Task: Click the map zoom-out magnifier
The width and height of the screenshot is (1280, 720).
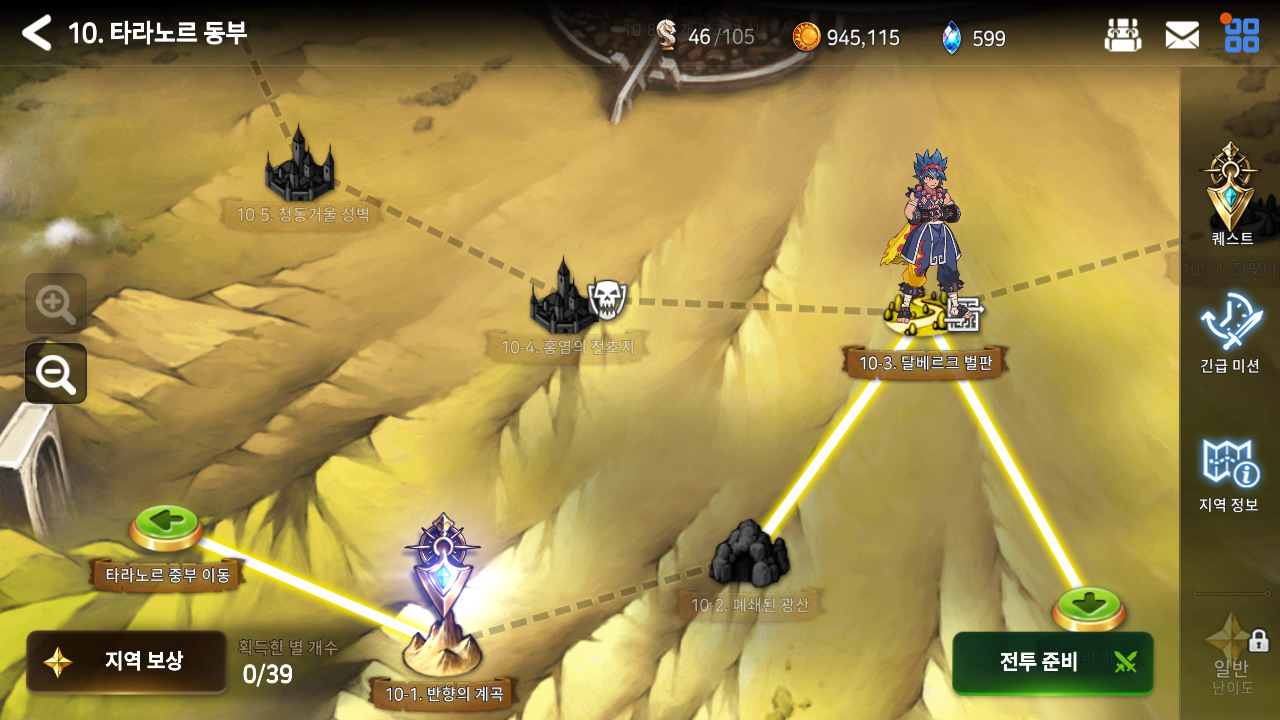Action: tap(56, 373)
